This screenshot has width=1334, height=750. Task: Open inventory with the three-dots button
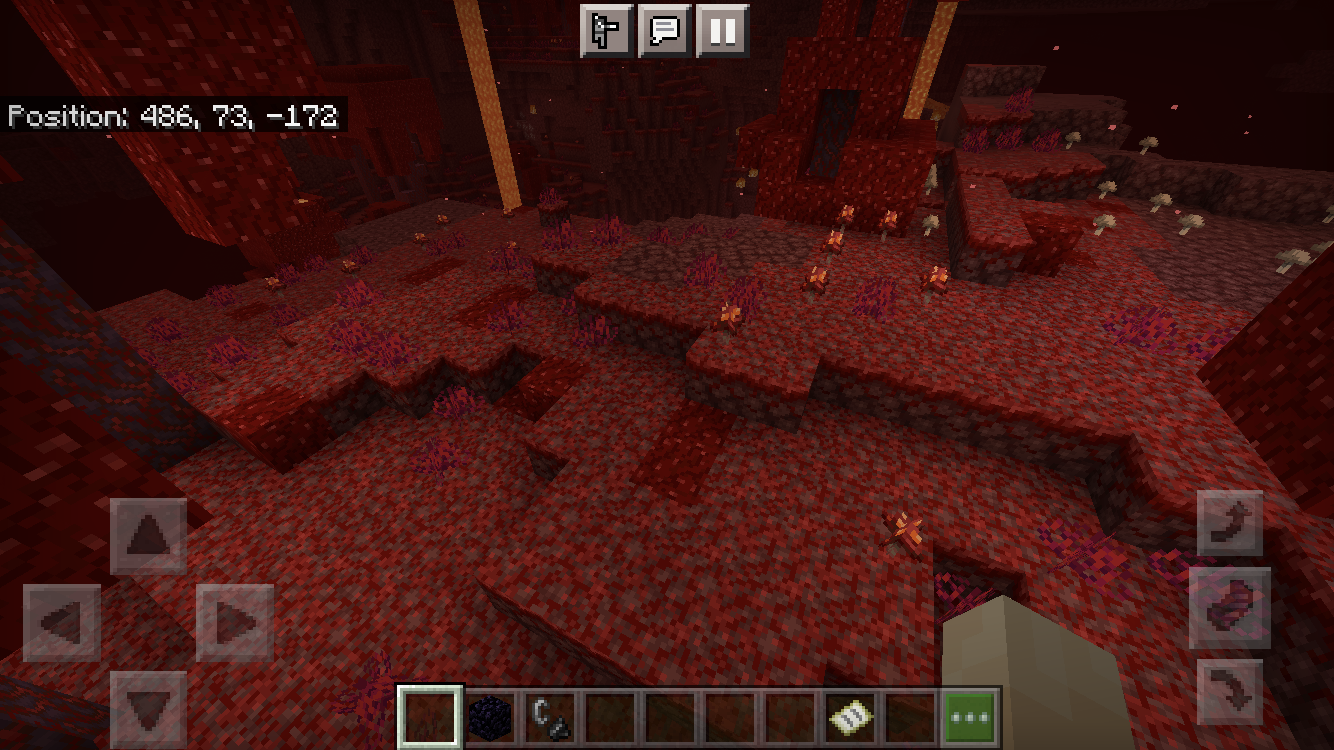[x=971, y=717]
